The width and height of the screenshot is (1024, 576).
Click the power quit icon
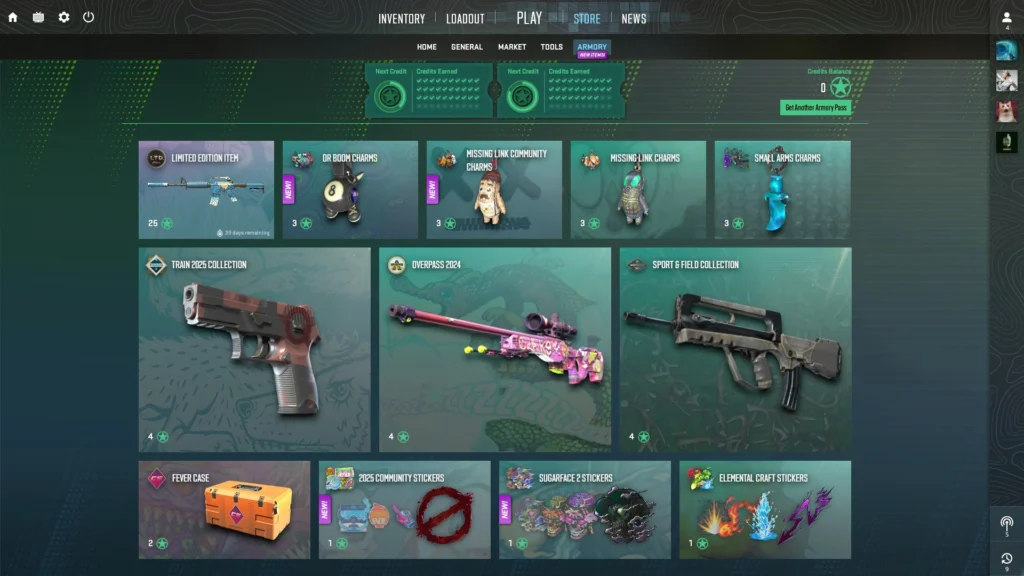point(88,17)
